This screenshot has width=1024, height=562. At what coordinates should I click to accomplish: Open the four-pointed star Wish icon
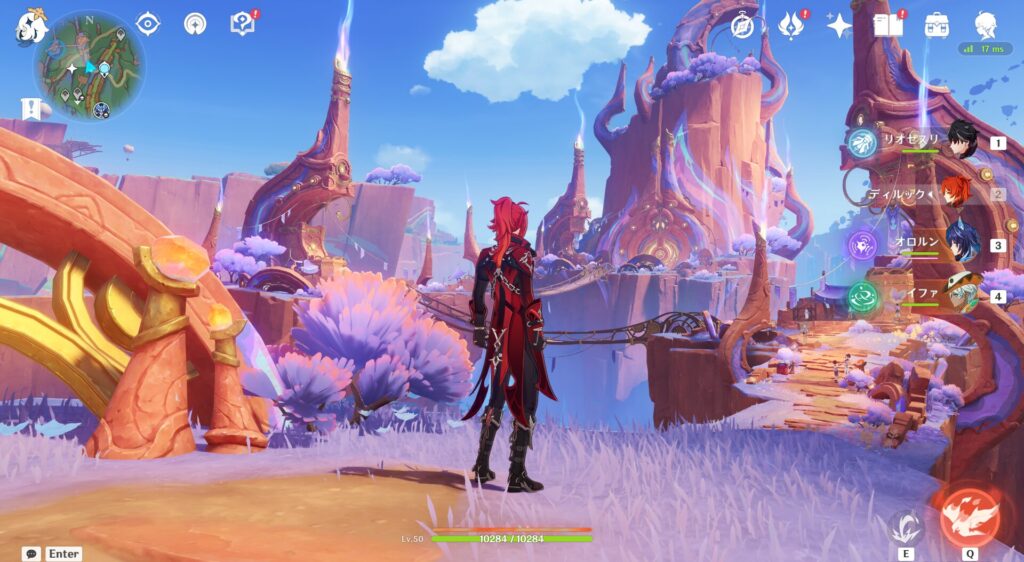(x=839, y=25)
